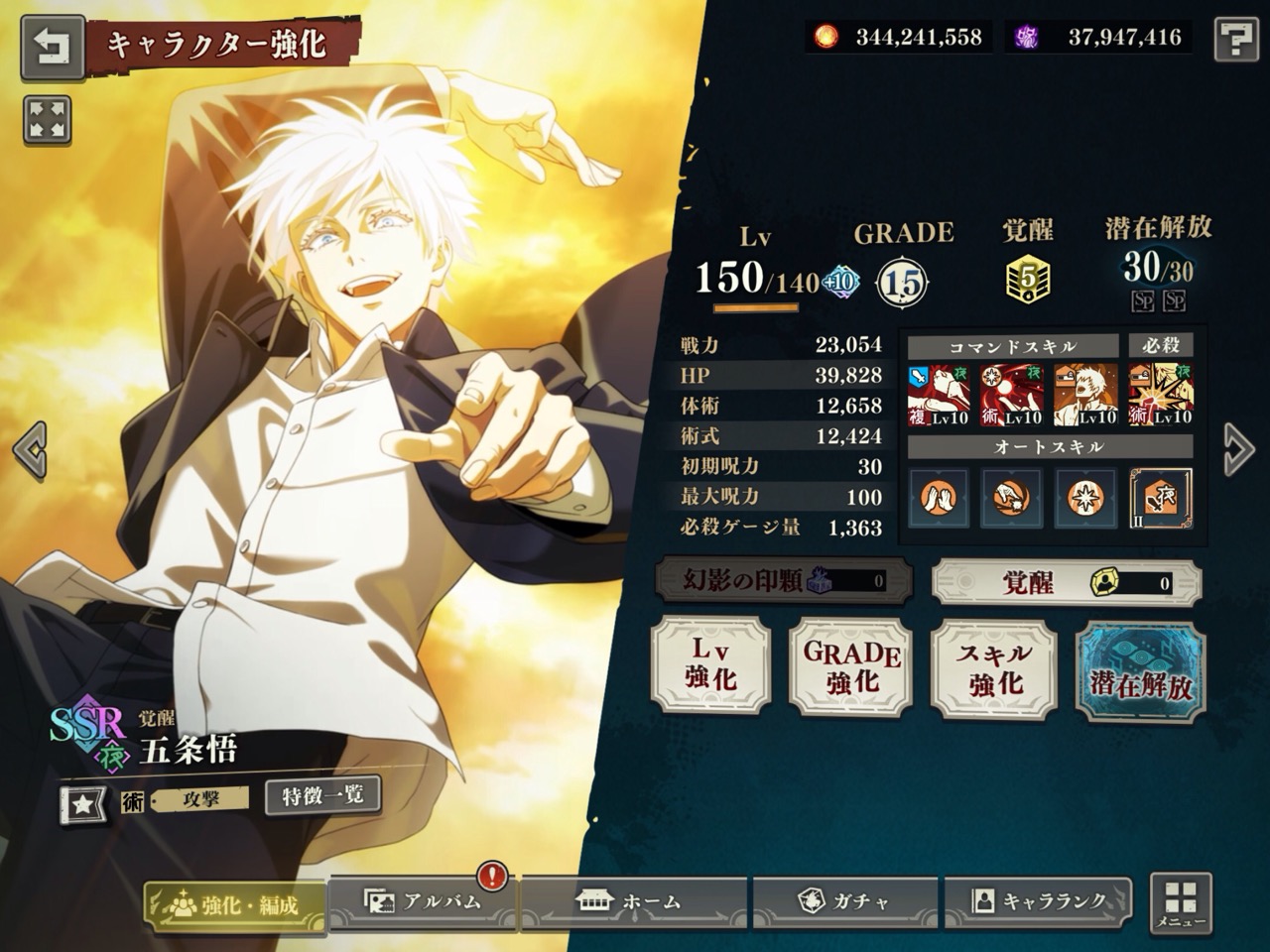View the 必殺 special move skill icon

[1160, 395]
